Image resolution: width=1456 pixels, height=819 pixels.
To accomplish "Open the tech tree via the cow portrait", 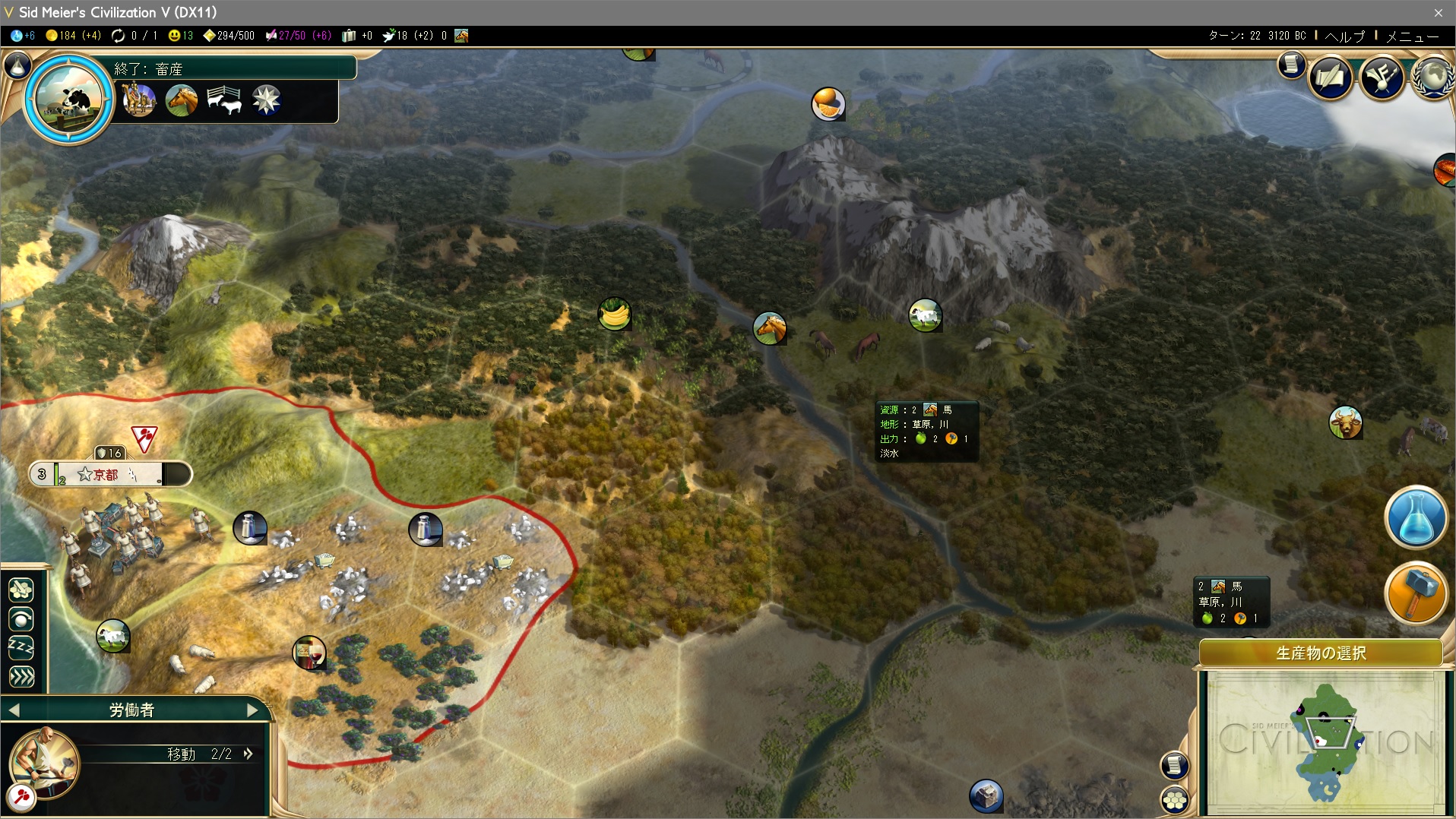I will coord(69,97).
